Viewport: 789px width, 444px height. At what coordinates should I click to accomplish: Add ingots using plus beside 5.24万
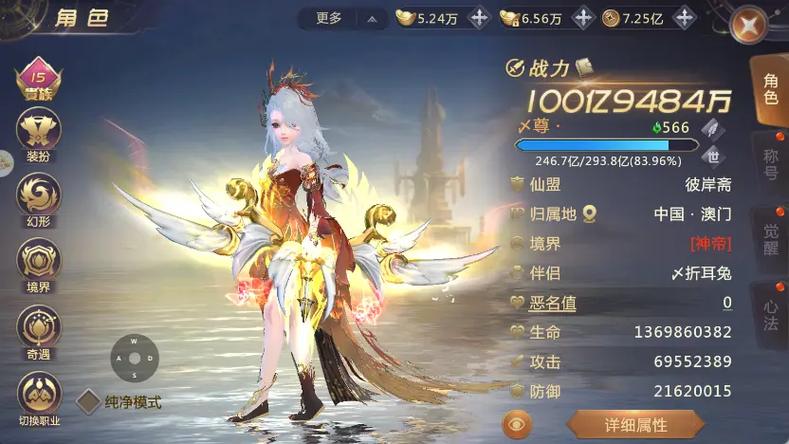[x=478, y=18]
